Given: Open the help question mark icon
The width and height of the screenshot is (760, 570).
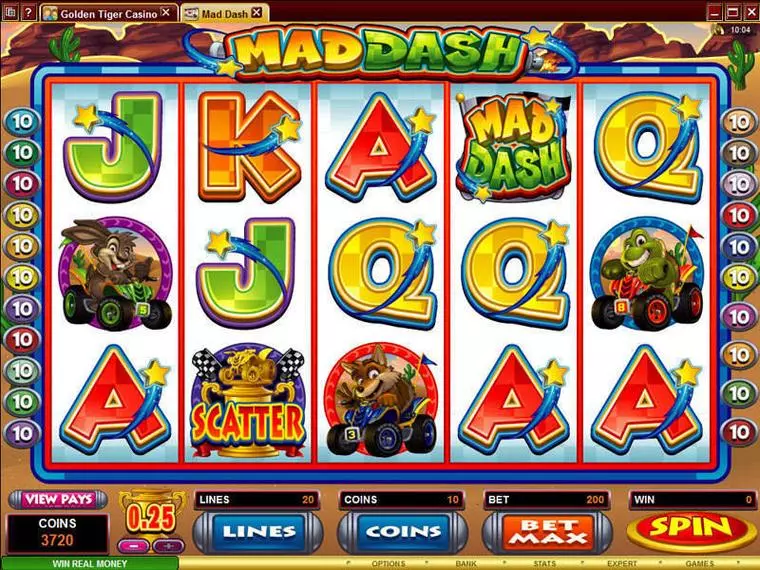Looking at the screenshot, I should pos(719,31).
